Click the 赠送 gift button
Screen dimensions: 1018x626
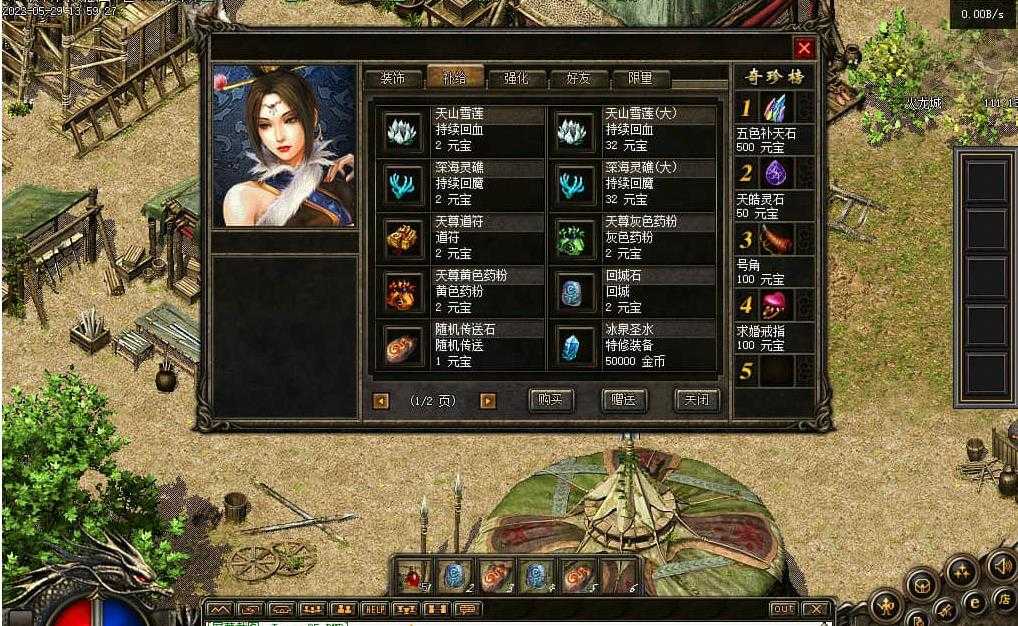pos(624,400)
